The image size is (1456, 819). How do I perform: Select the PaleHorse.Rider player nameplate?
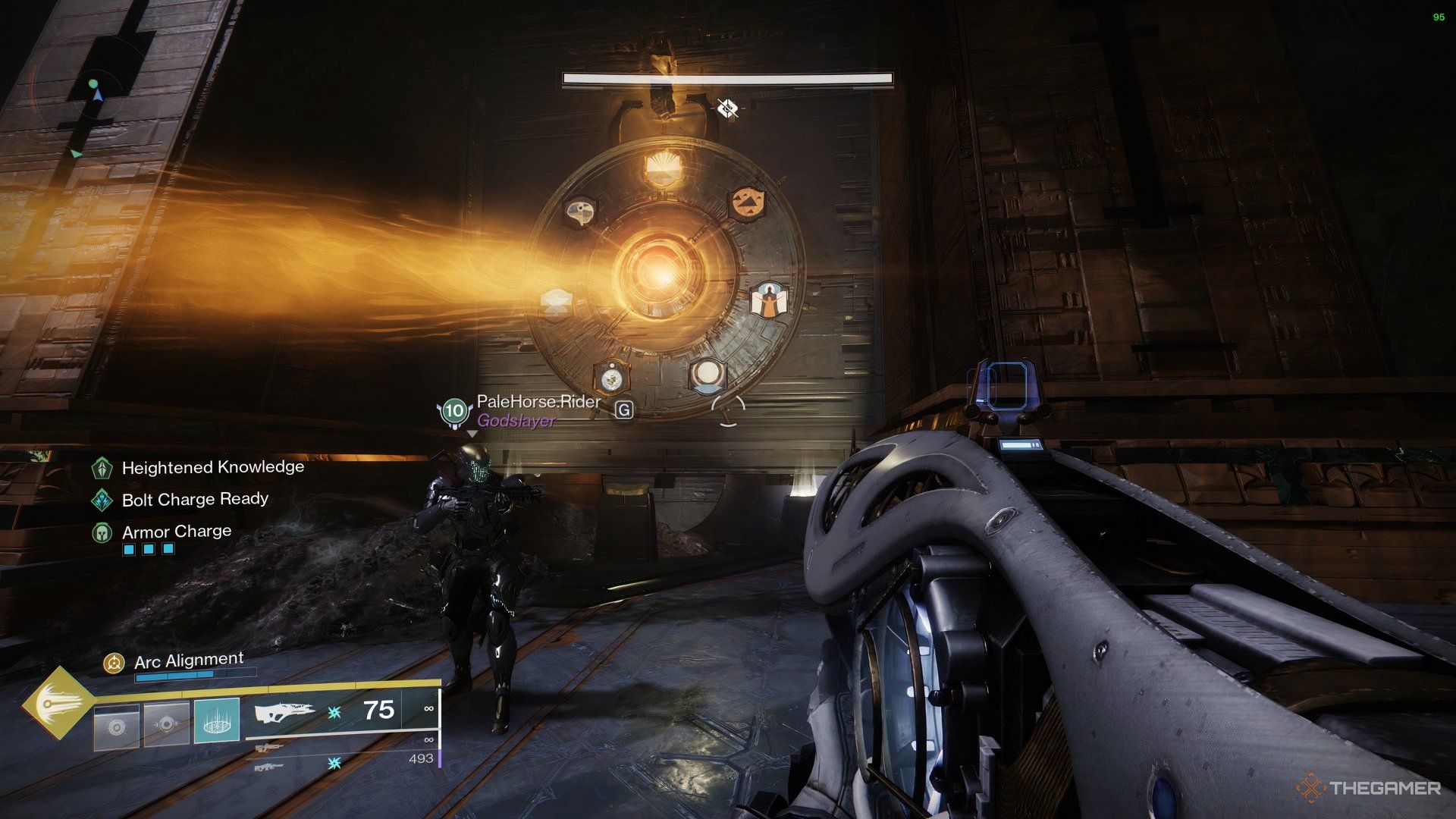(538, 402)
